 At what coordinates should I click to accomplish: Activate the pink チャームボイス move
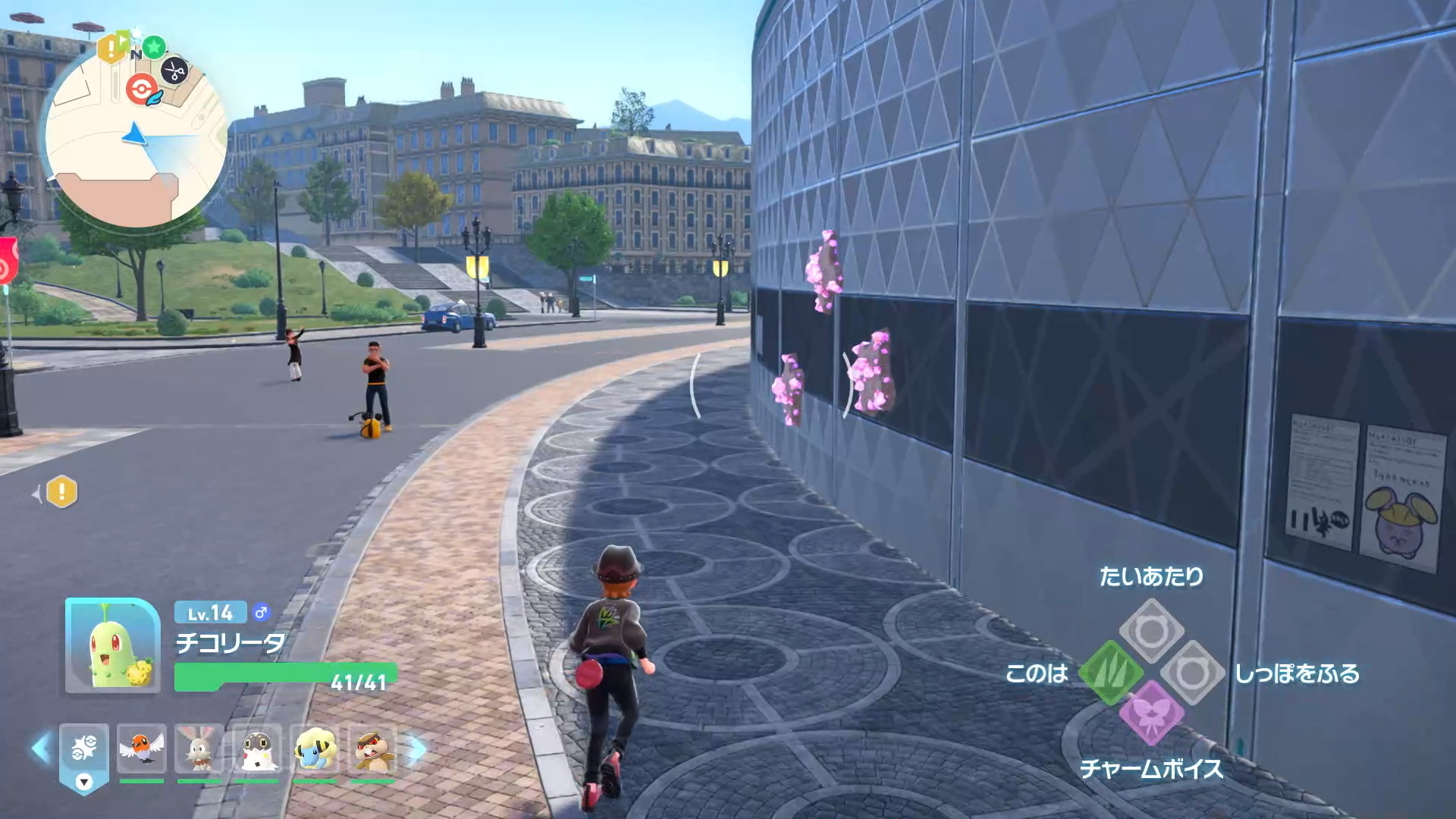pos(1151,714)
